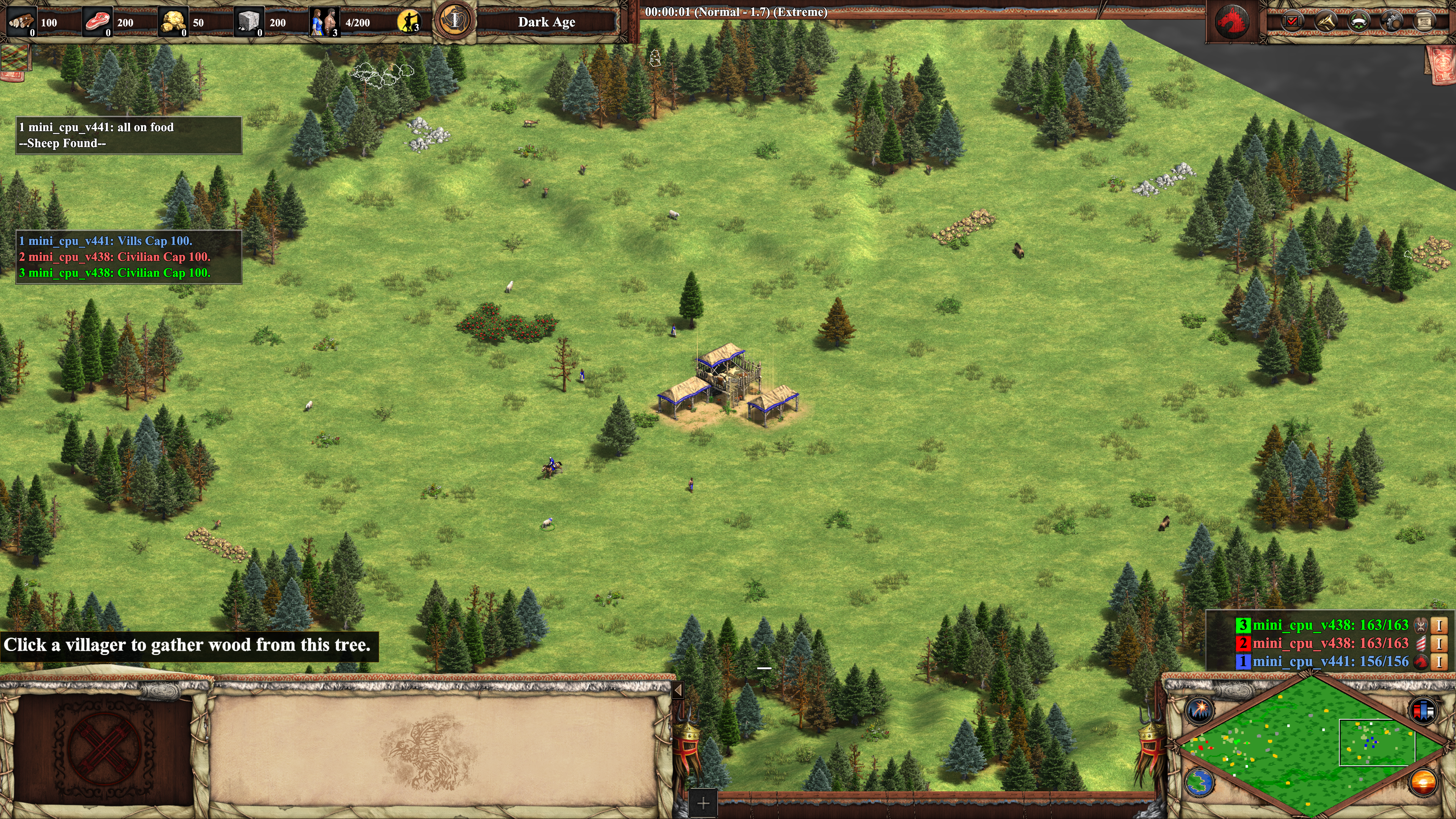
Task: Open objectives with the red checkmark button
Action: (x=1292, y=22)
